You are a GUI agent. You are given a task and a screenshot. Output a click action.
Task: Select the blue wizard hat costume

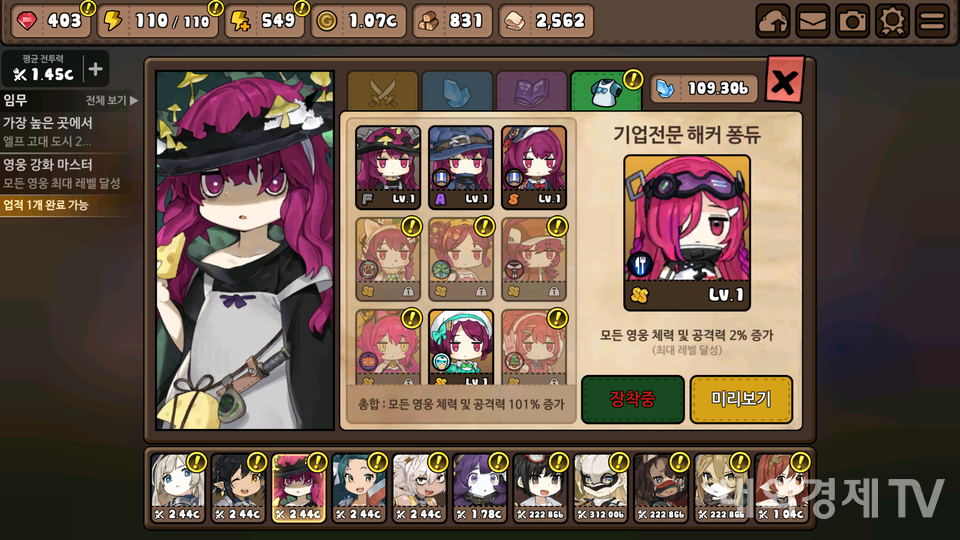(461, 167)
